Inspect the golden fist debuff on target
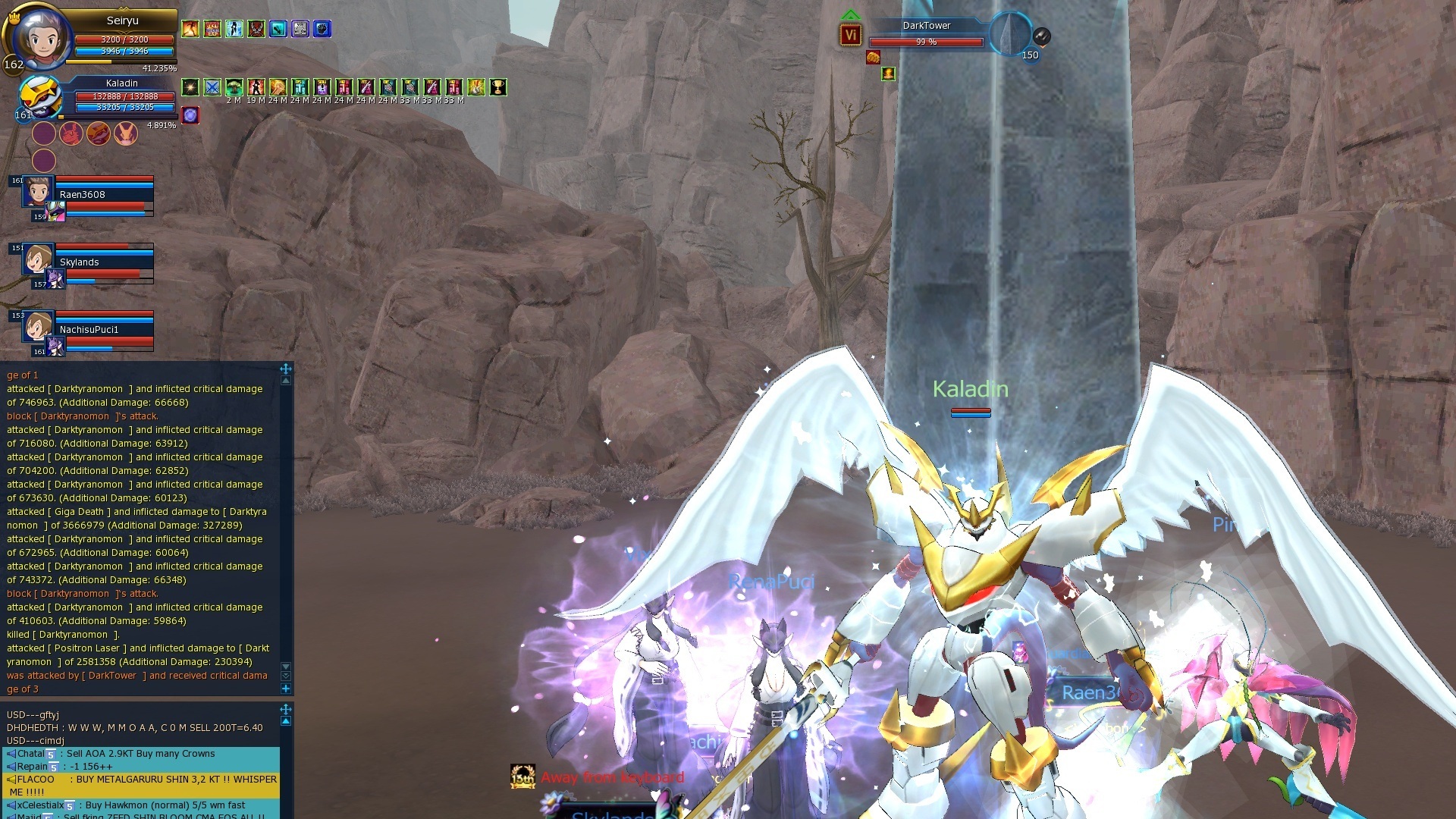 (873, 57)
